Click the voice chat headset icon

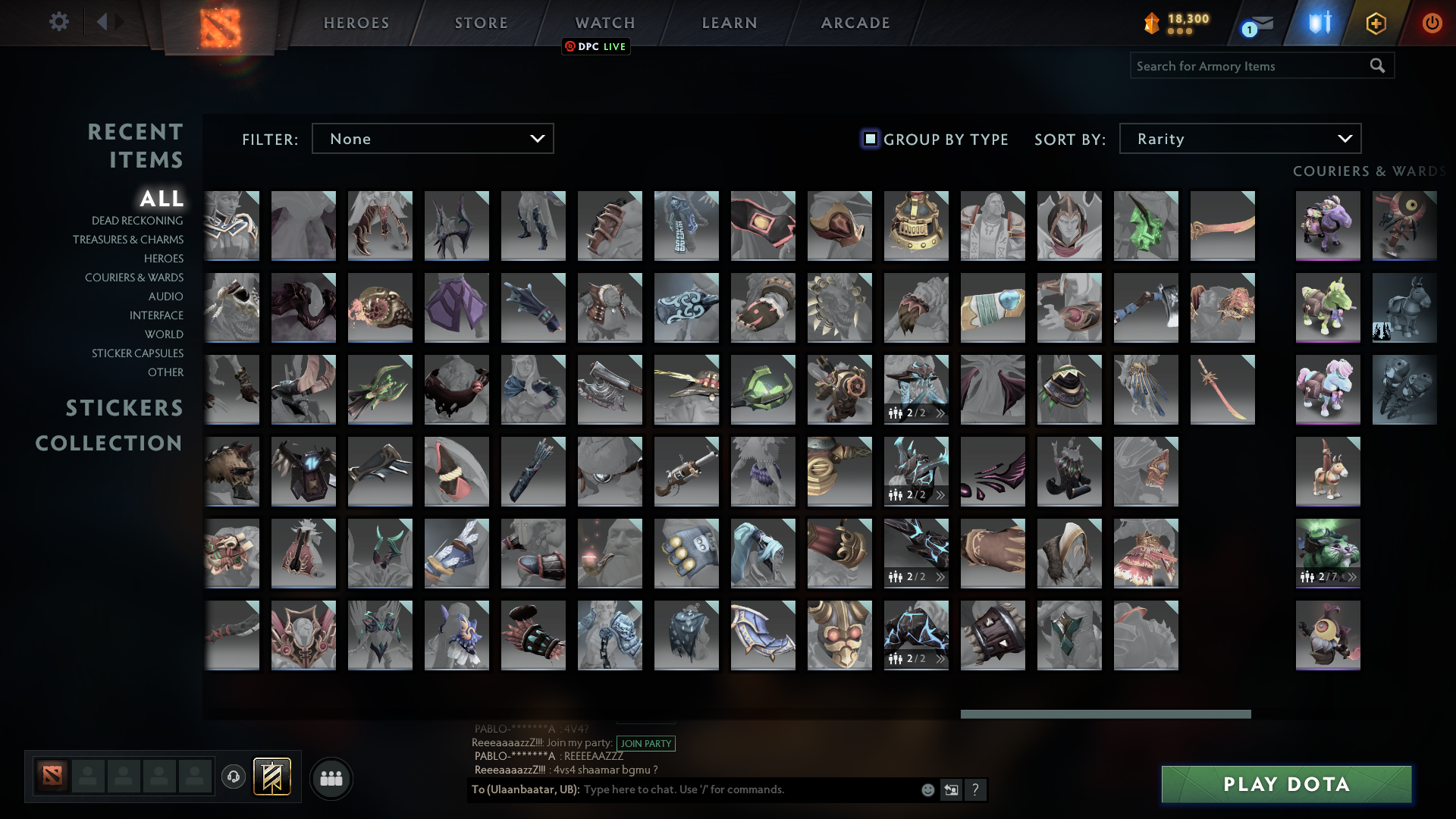[x=234, y=777]
